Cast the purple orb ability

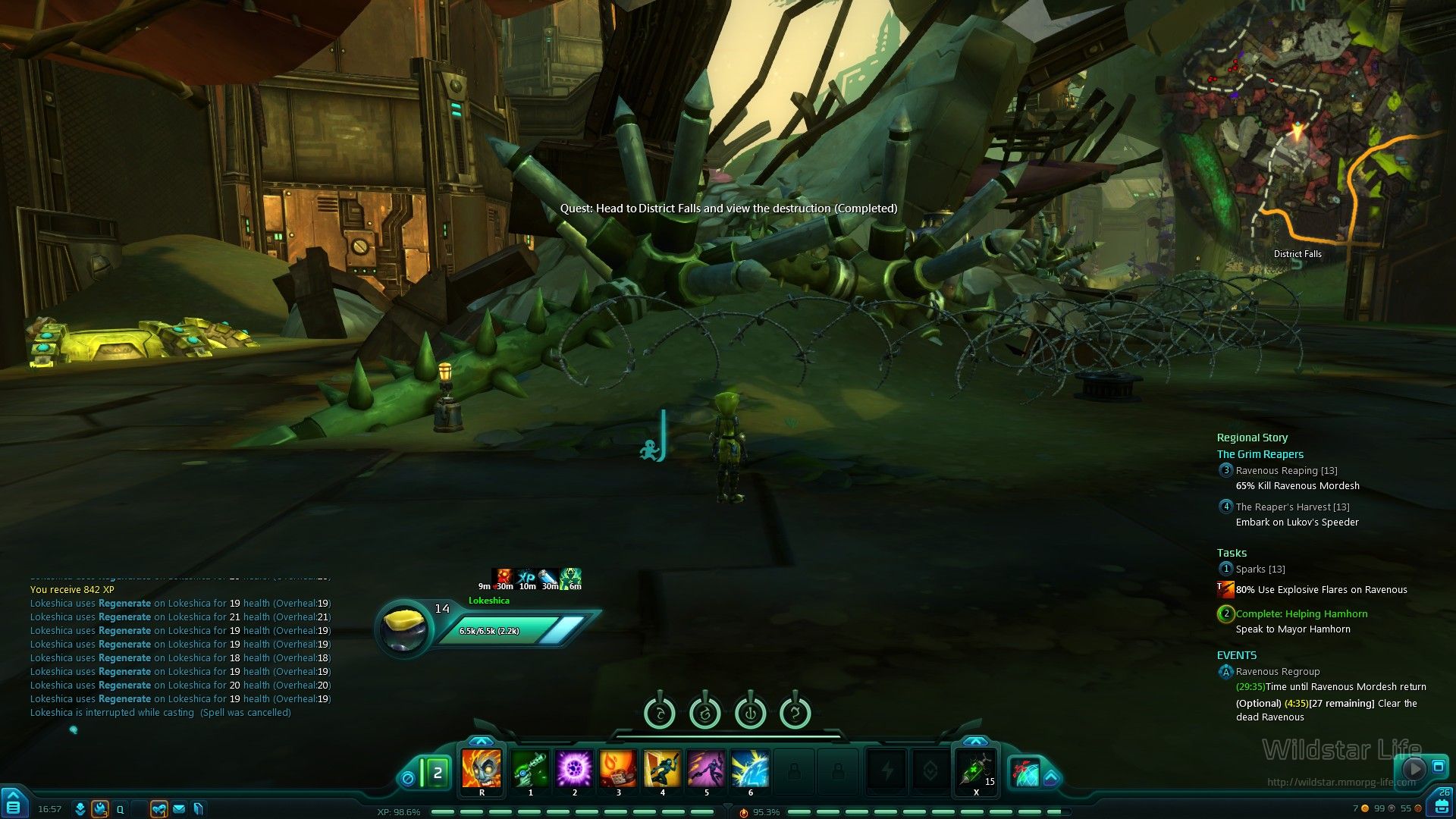click(x=574, y=769)
